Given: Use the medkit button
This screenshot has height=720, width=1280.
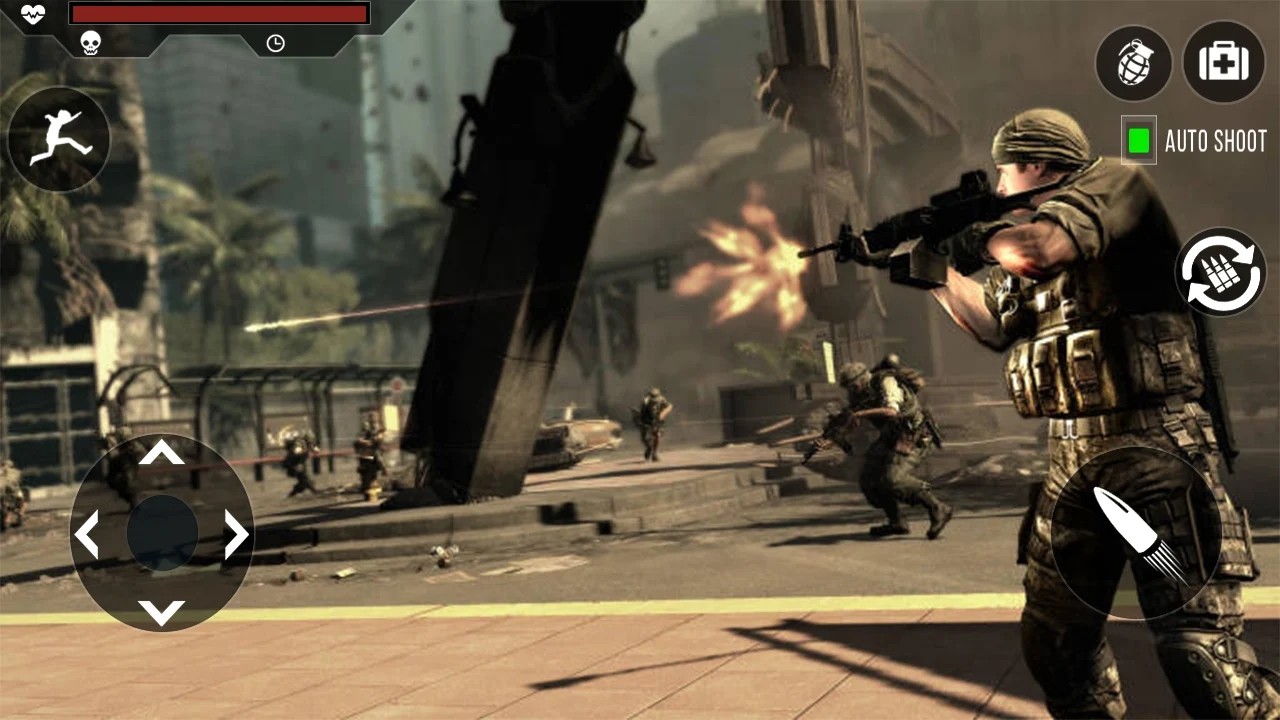Looking at the screenshot, I should pos(1223,62).
